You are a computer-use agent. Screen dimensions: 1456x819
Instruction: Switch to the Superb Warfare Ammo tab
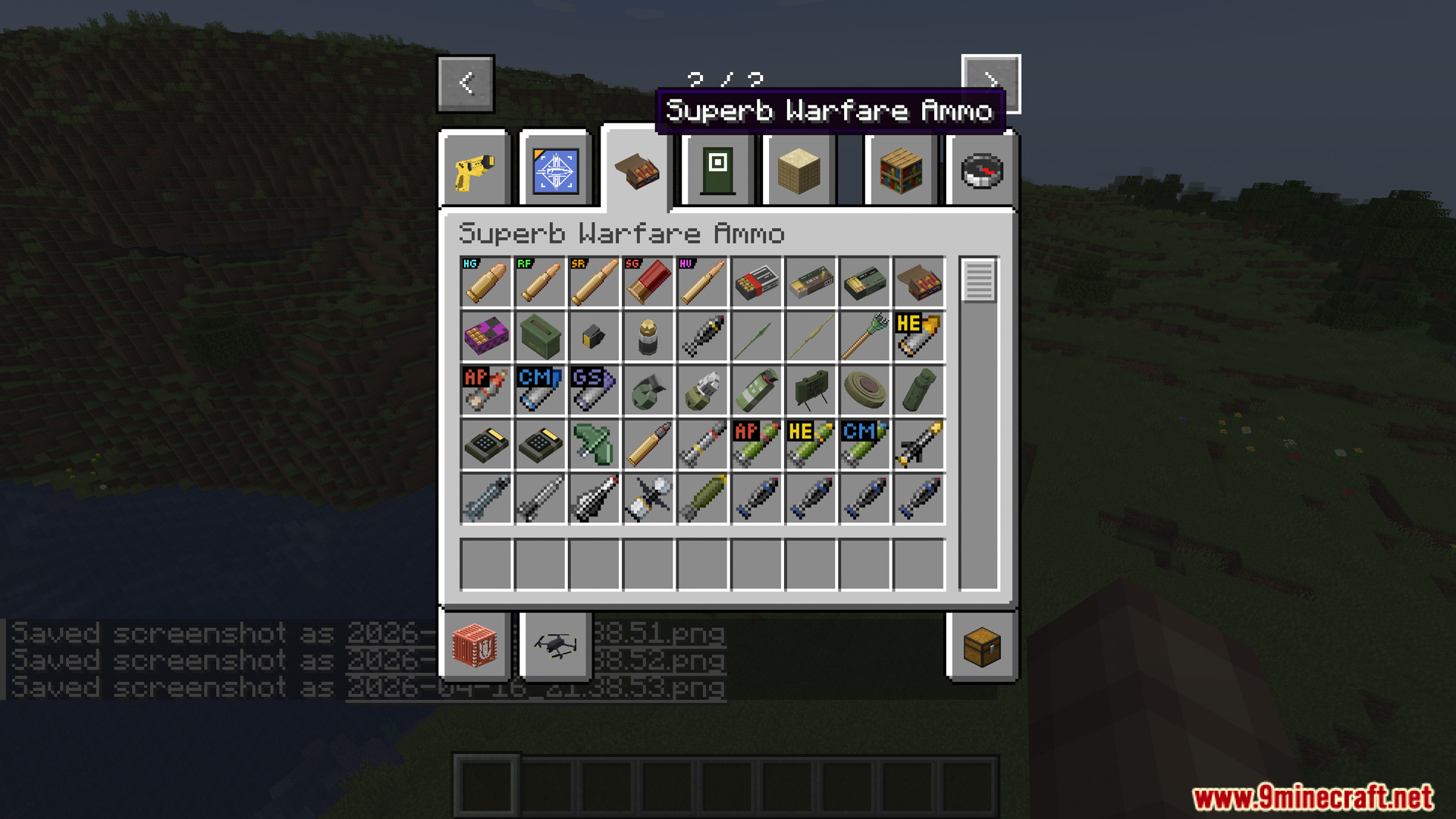tap(637, 170)
